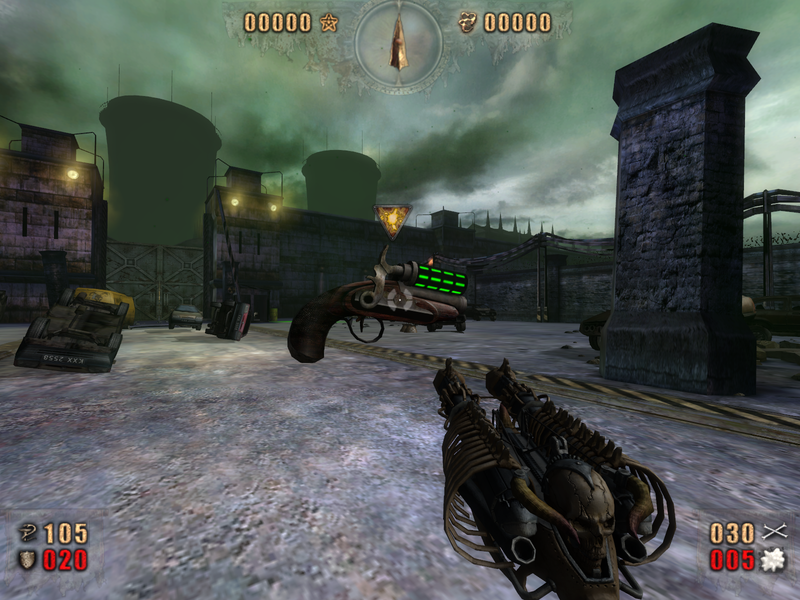This screenshot has height=600, width=800.
Task: Click the soul icon beside the right counter
Action: (x=467, y=22)
